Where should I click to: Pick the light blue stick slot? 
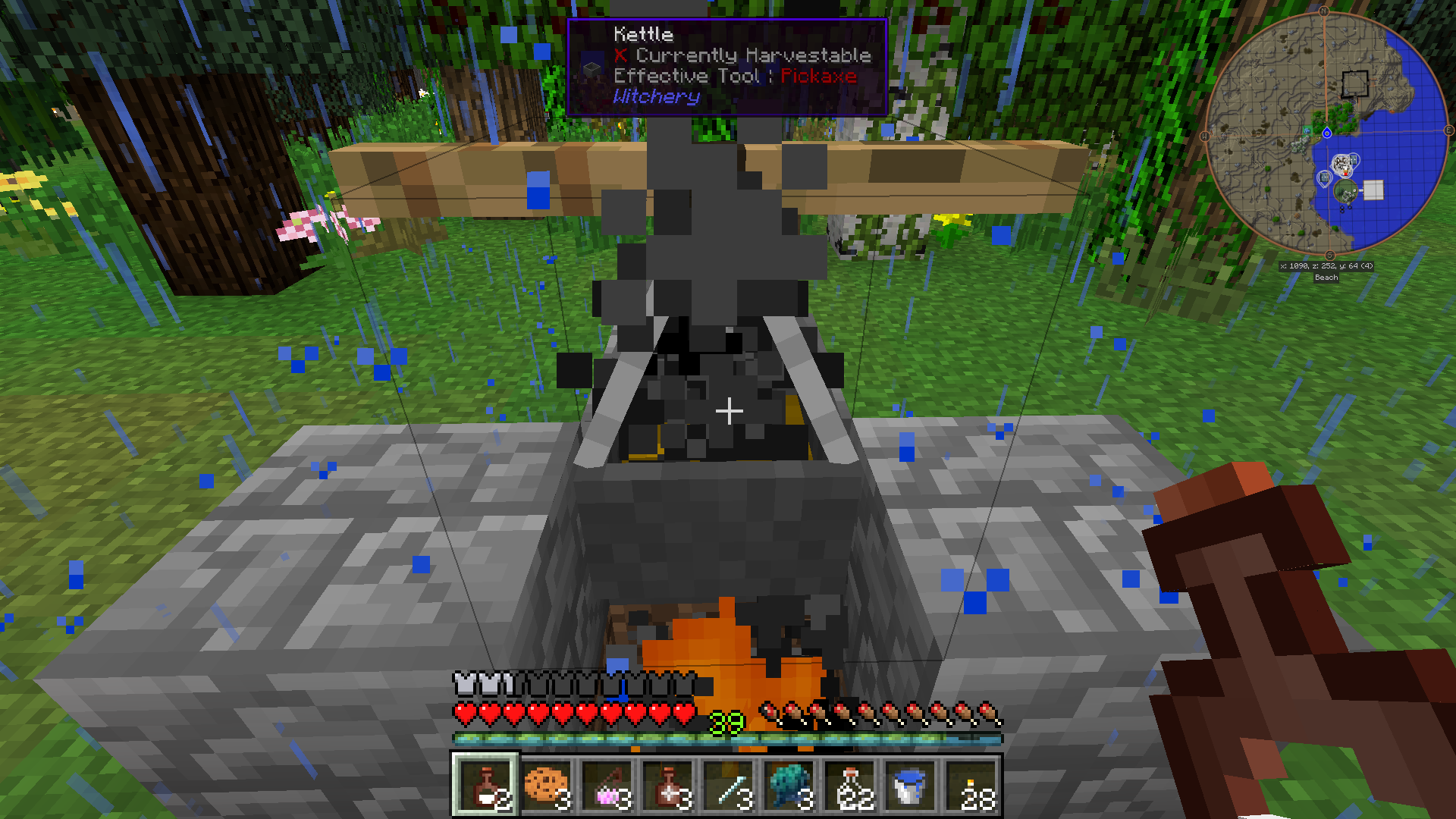tap(728, 786)
